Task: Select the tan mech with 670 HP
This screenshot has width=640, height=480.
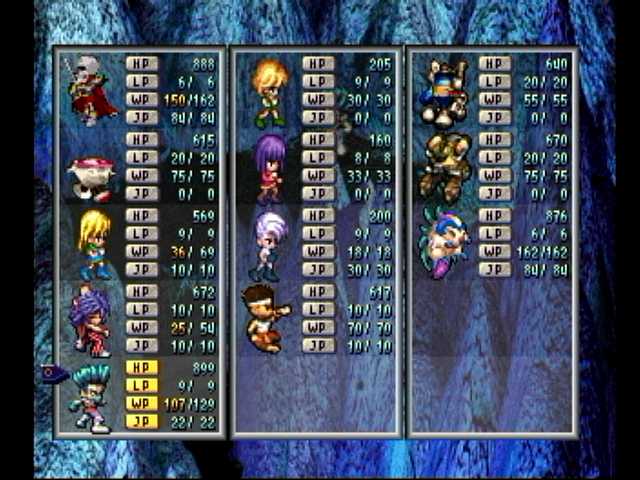Action: click(x=444, y=167)
